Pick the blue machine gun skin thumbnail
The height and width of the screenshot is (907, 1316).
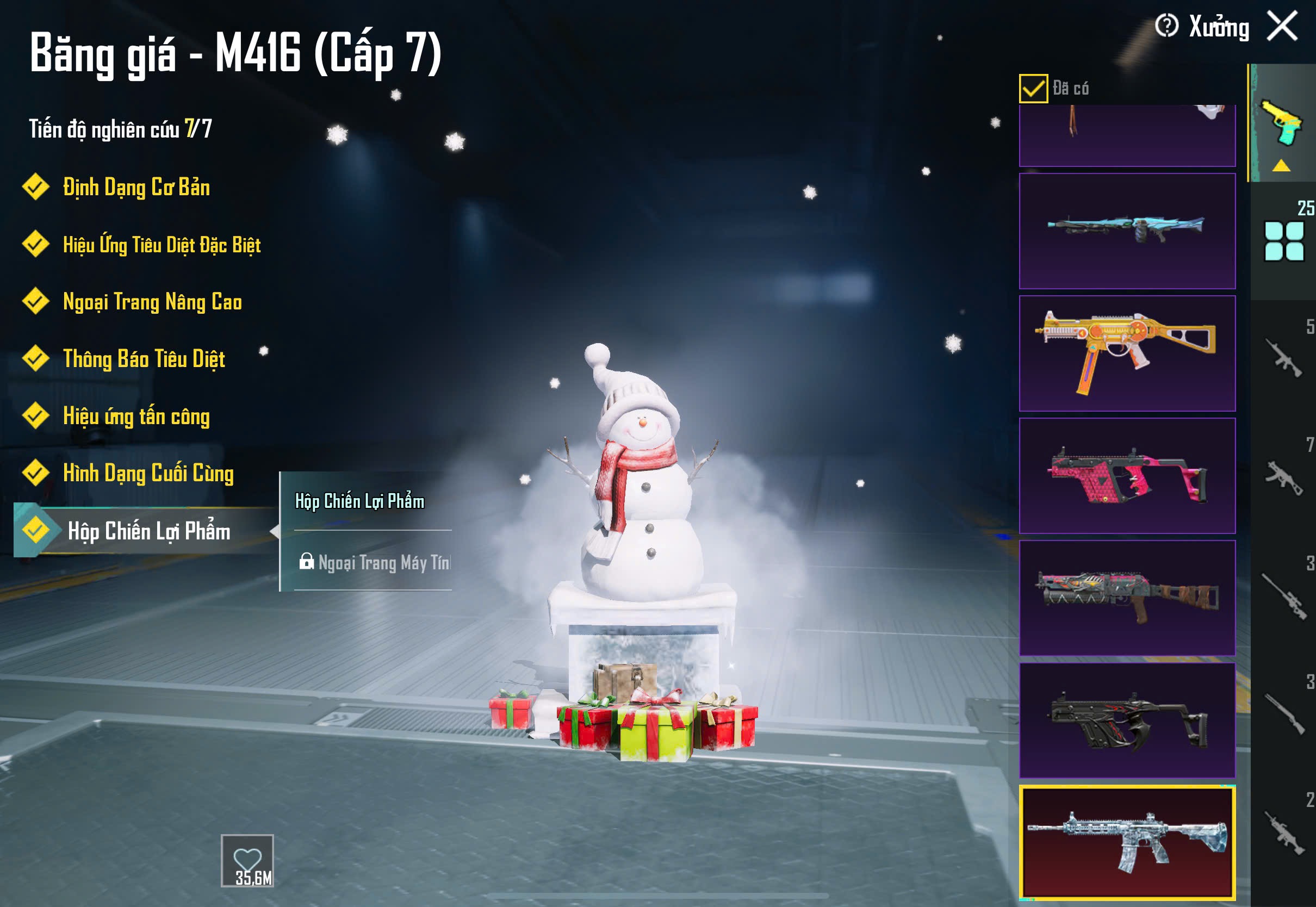pos(1127,231)
